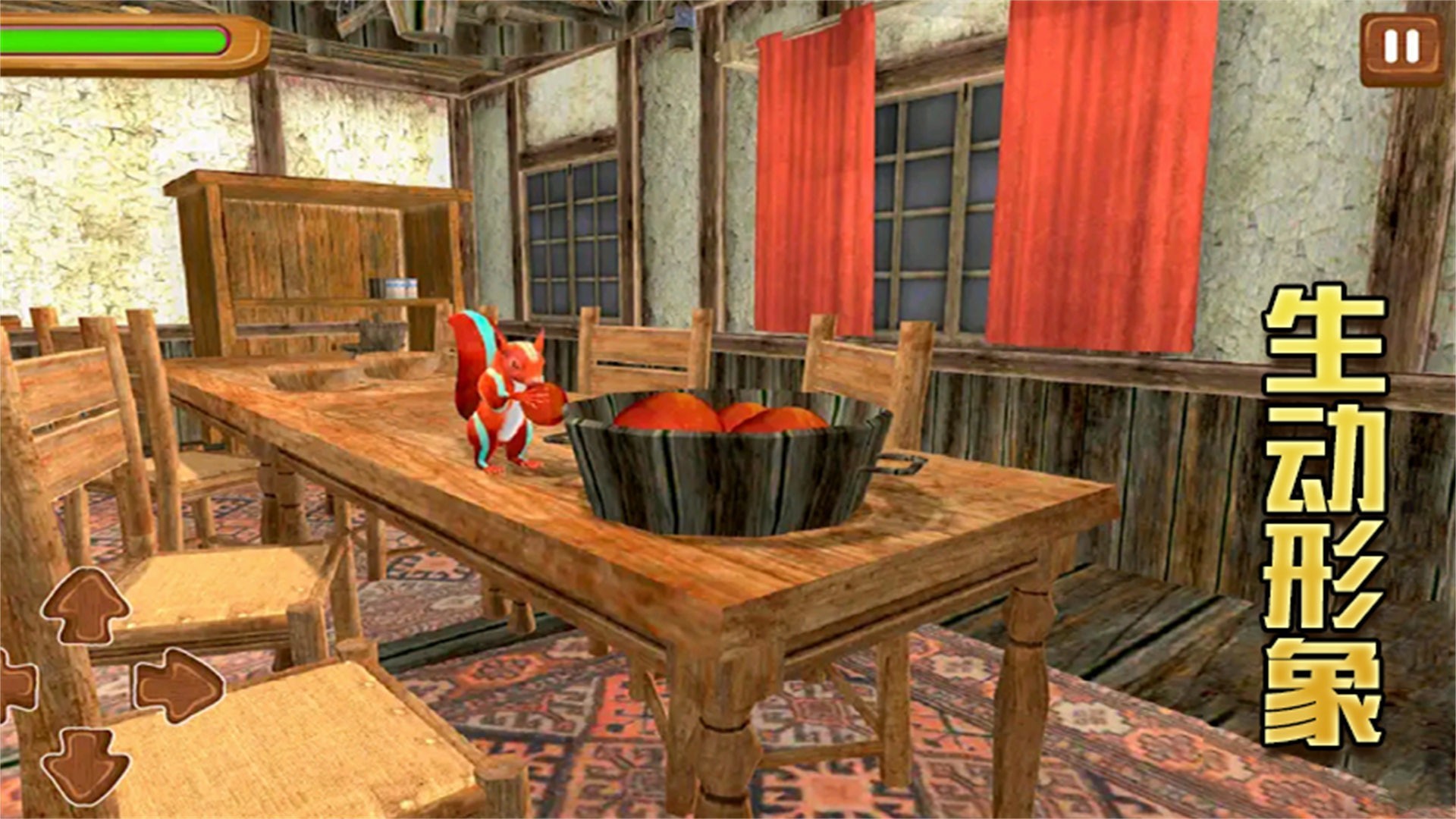The image size is (1456, 819).
Task: Tap the right arrow movement button
Action: (x=179, y=686)
